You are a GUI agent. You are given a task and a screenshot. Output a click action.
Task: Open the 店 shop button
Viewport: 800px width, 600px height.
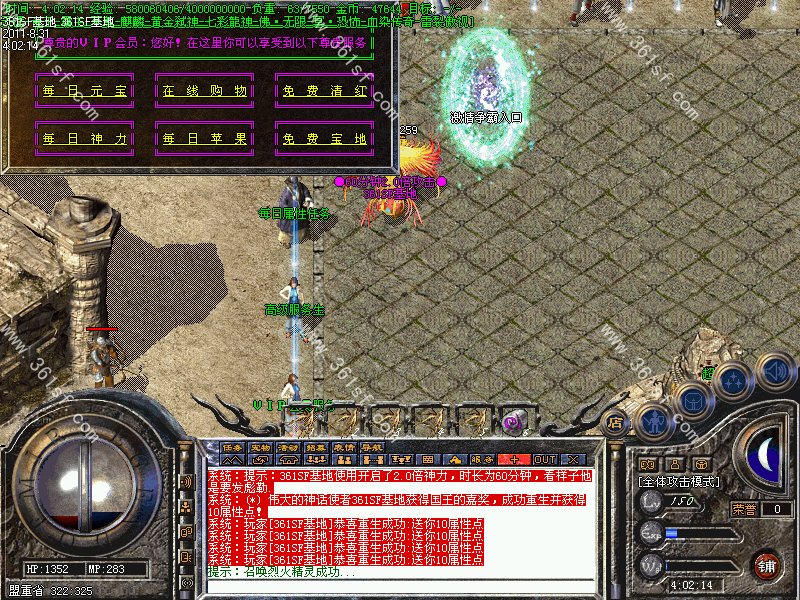click(615, 421)
